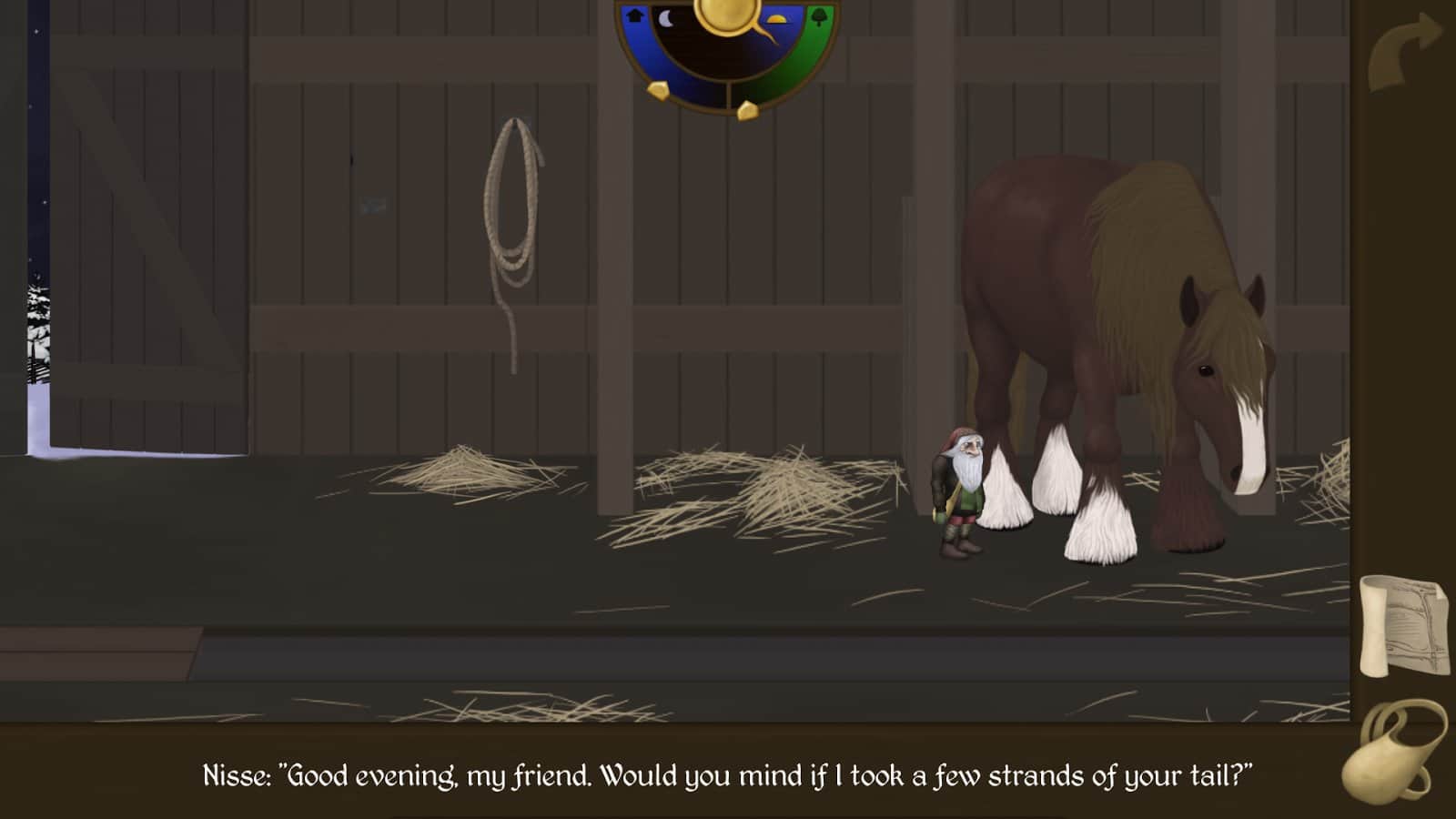Click the rising sun icon on the dial
Viewport: 1456px width, 819px height.
click(x=775, y=19)
